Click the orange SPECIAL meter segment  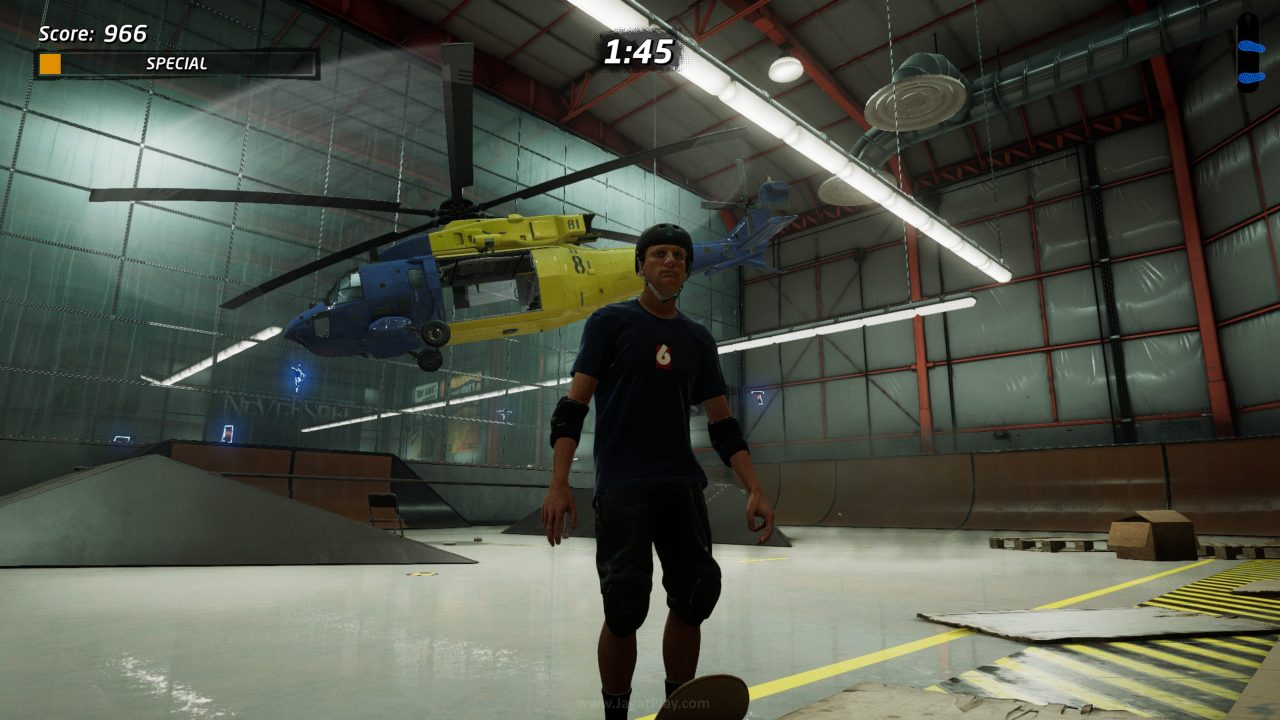click(x=50, y=64)
